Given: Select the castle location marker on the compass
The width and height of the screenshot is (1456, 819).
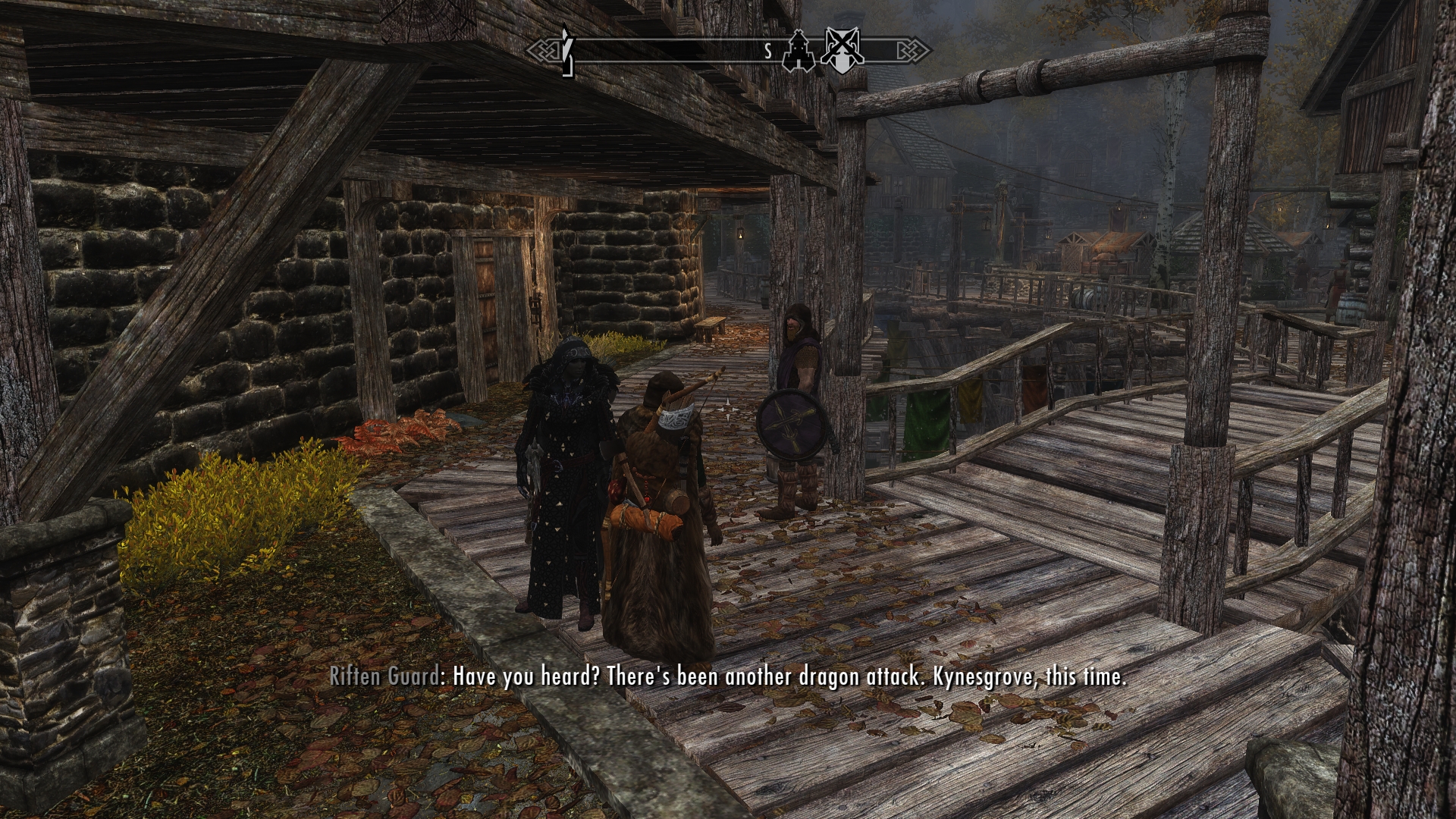Looking at the screenshot, I should point(800,50).
